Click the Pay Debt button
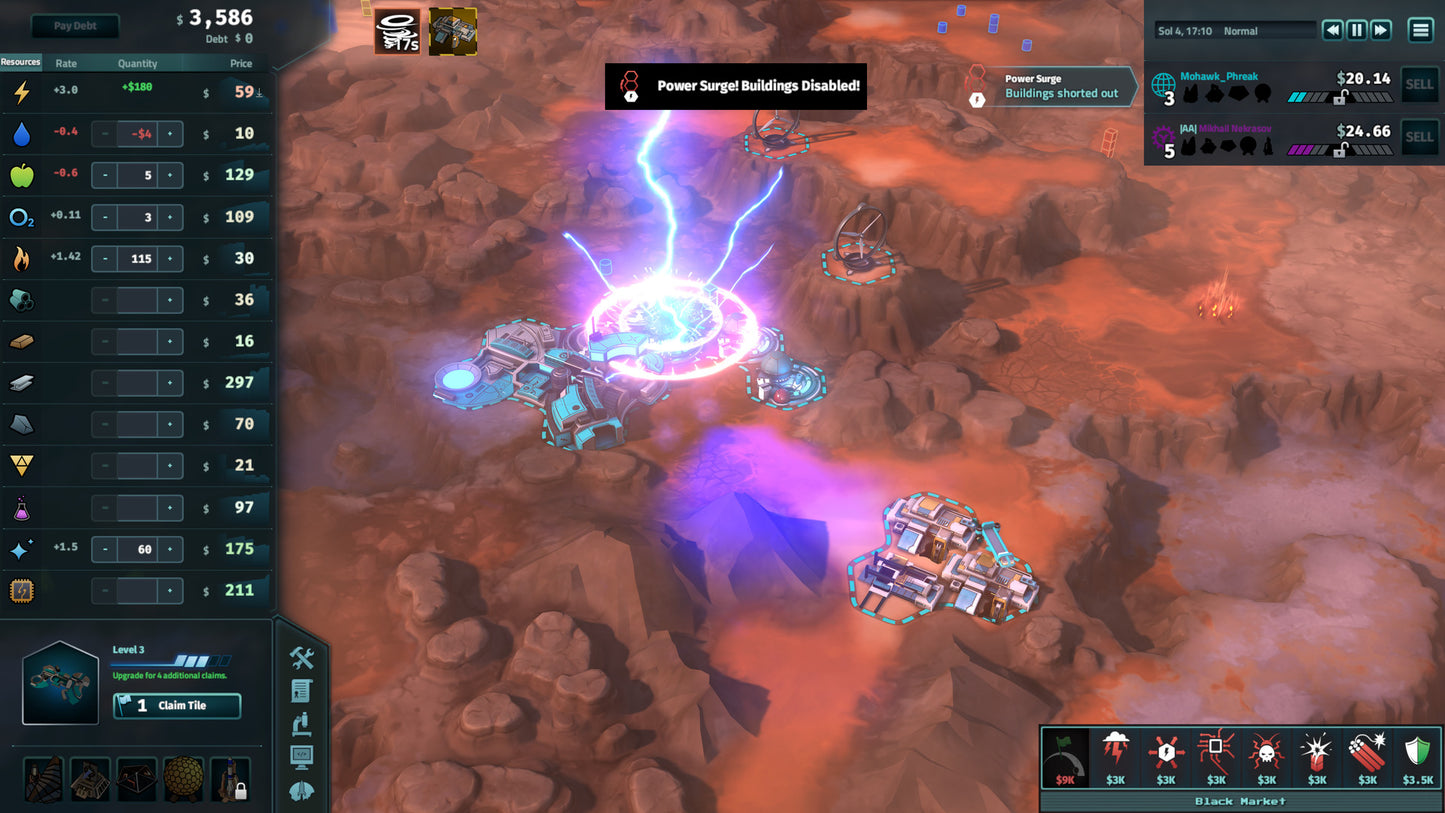Viewport: 1445px width, 813px height. tap(75, 26)
